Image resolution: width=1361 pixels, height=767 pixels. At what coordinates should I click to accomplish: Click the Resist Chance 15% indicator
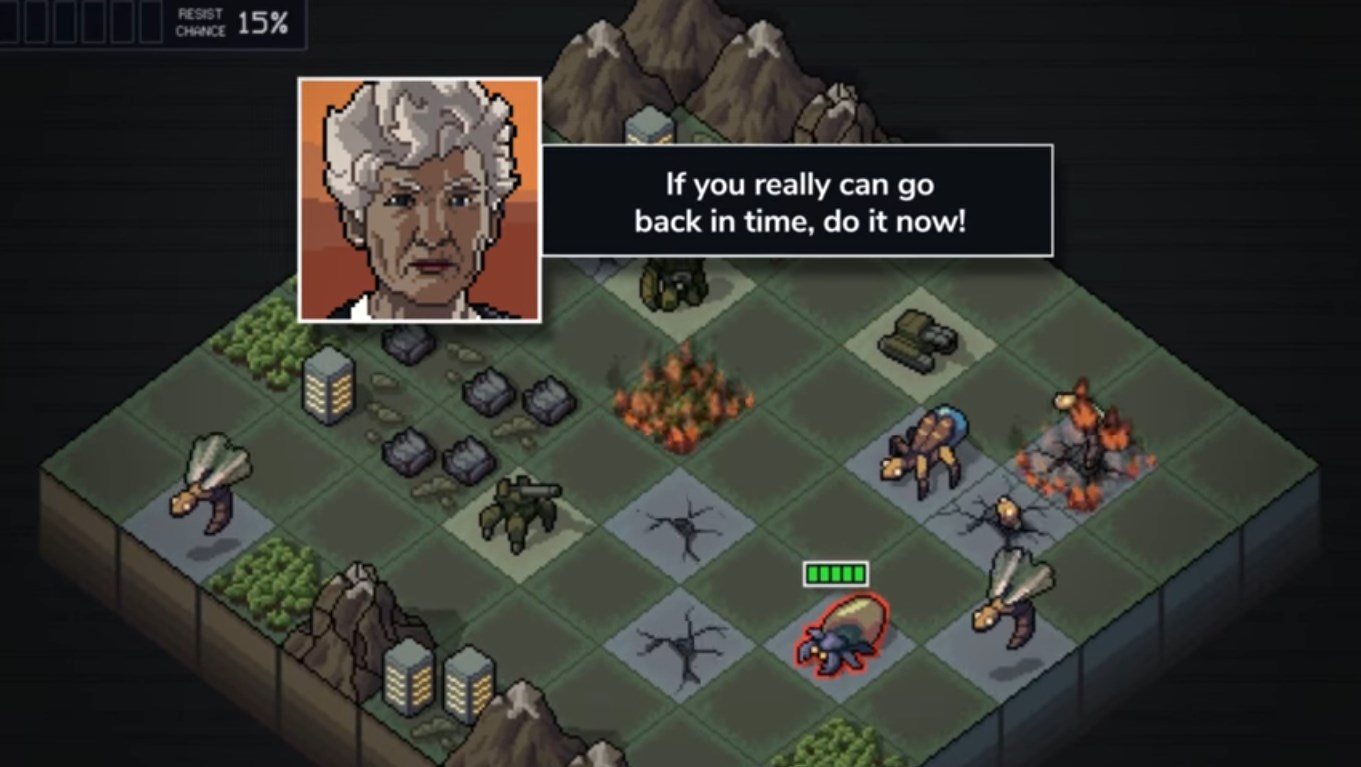230,23
